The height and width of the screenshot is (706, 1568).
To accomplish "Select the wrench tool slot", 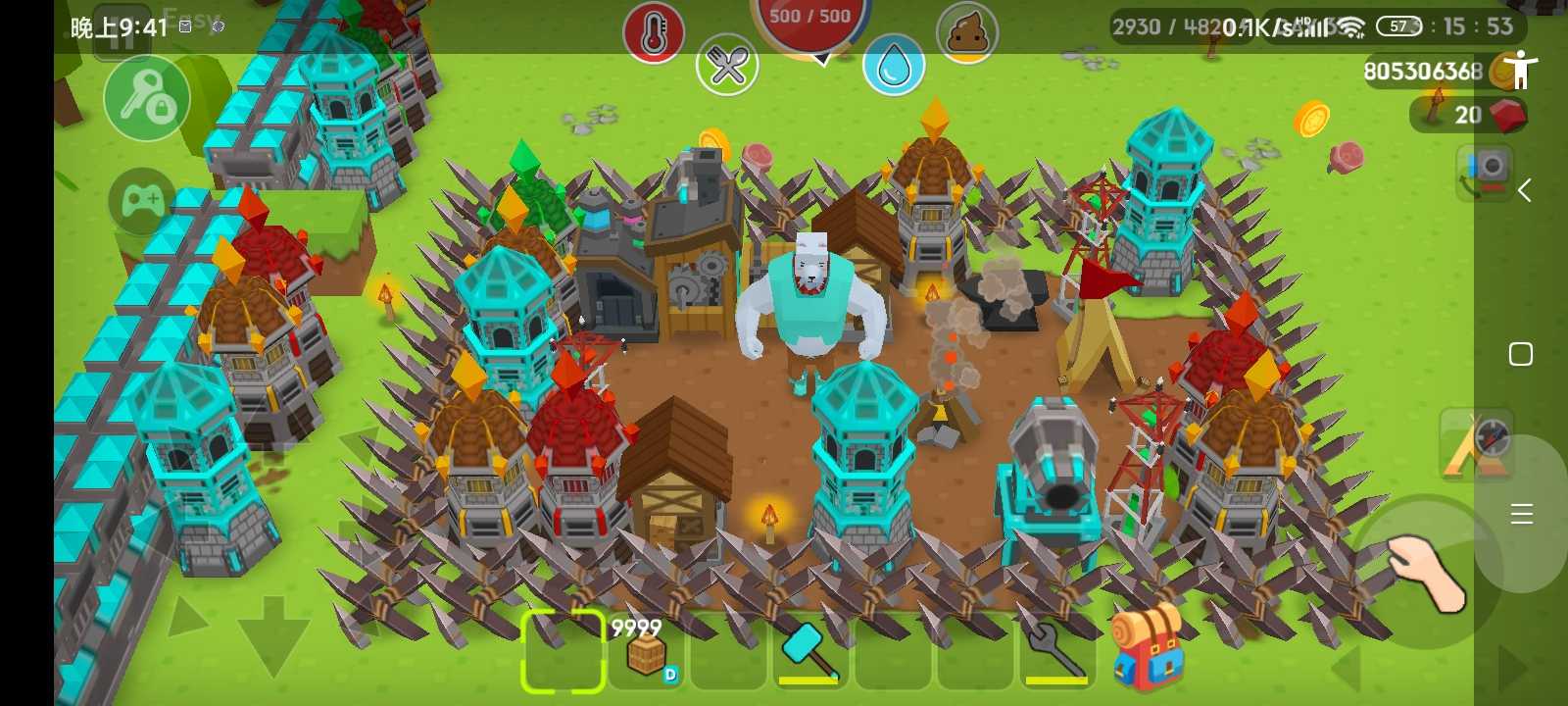I will [1055, 651].
